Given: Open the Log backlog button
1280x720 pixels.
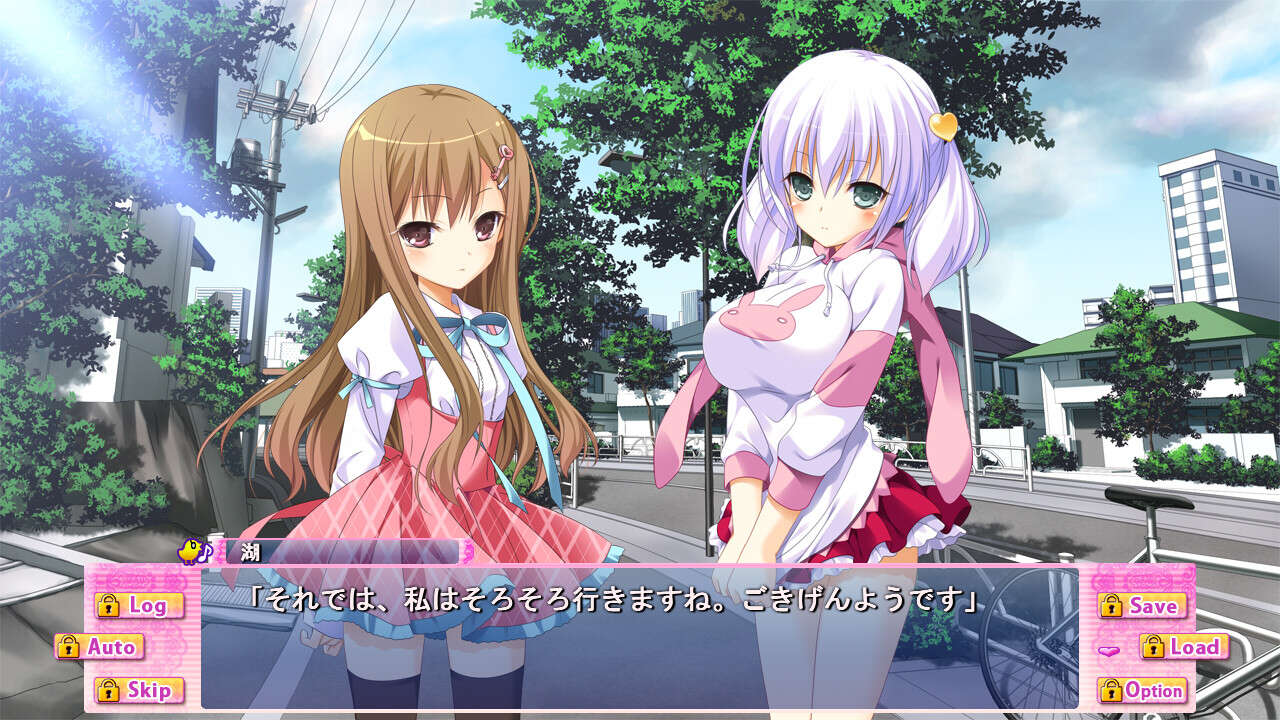Looking at the screenshot, I should click(139, 605).
